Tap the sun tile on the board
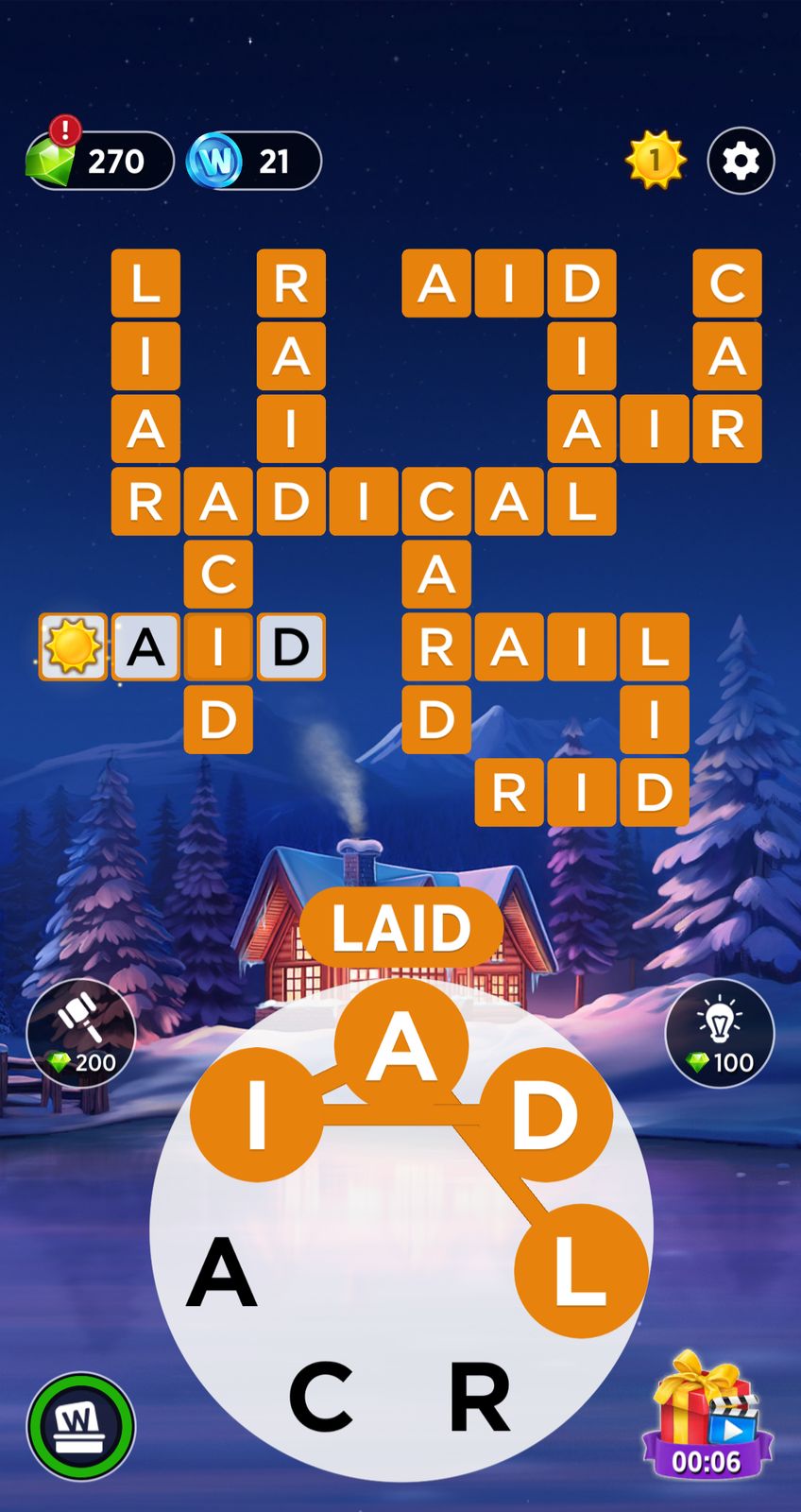The image size is (801, 1512). 73,647
